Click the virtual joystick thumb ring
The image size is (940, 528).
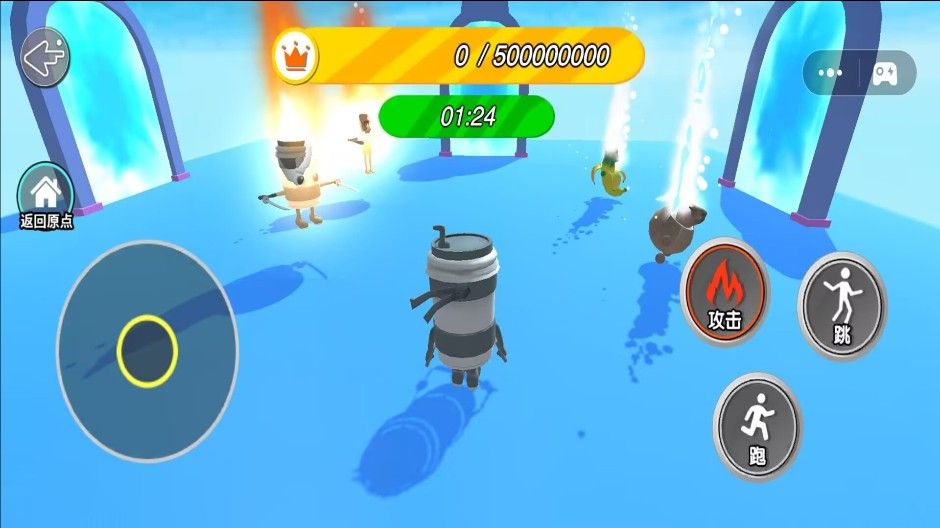pos(147,351)
